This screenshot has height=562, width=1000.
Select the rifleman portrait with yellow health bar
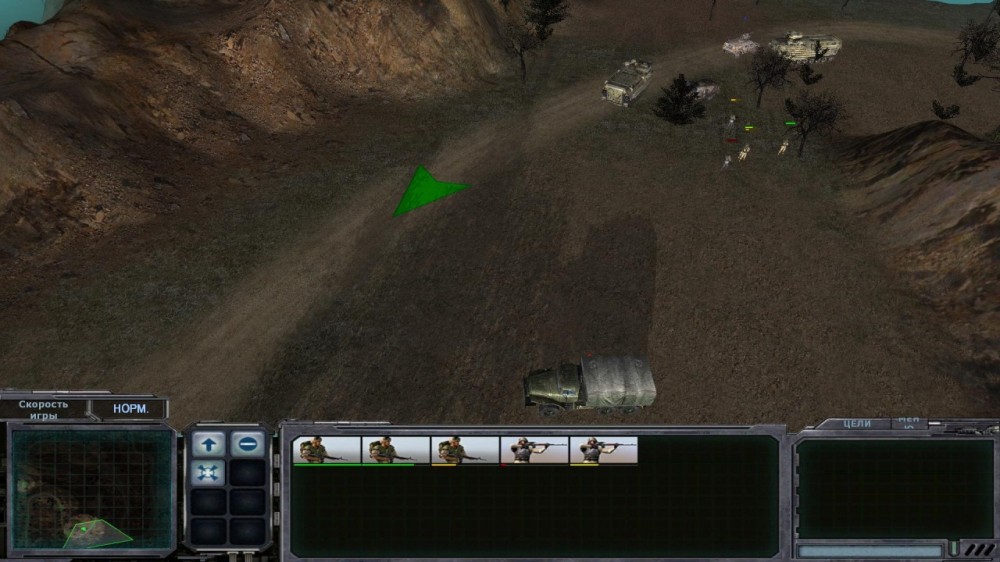point(465,451)
